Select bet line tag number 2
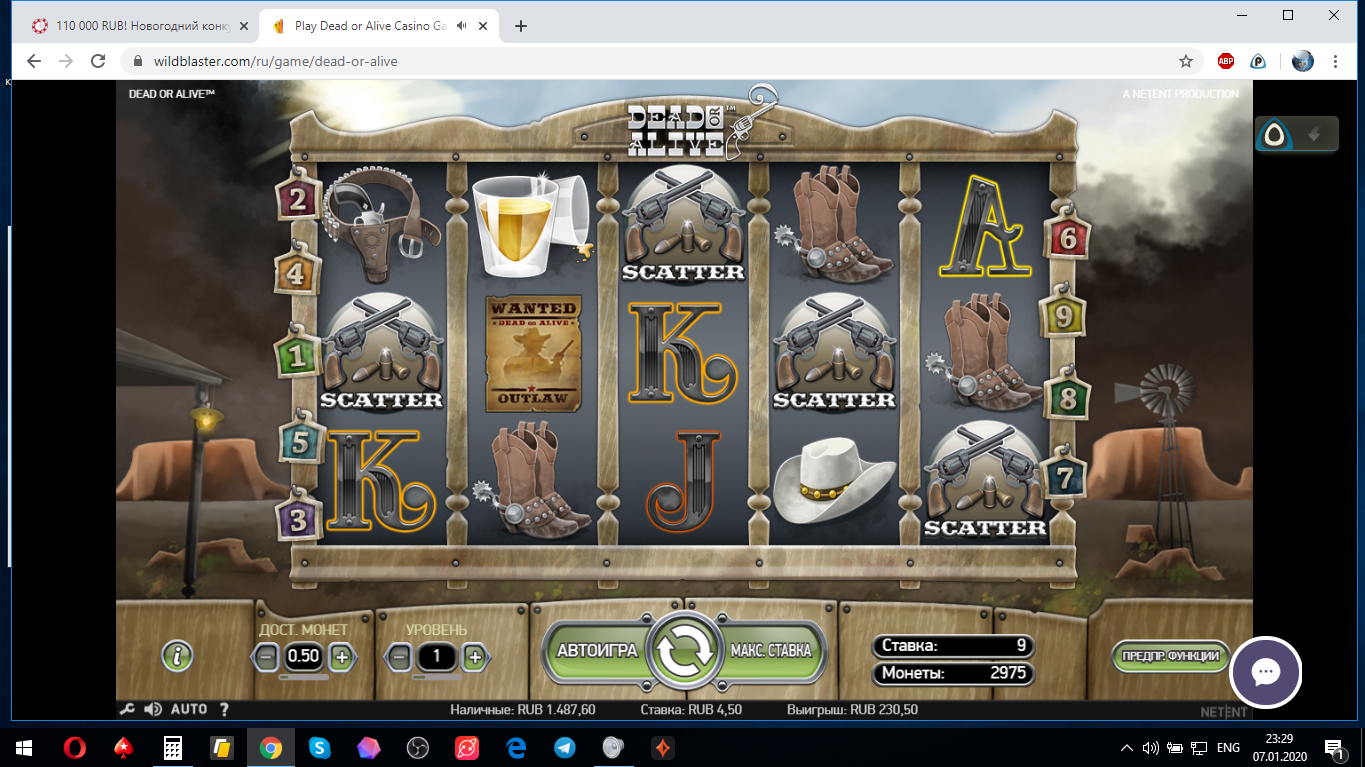Screen dimensions: 1365x767 [297, 200]
